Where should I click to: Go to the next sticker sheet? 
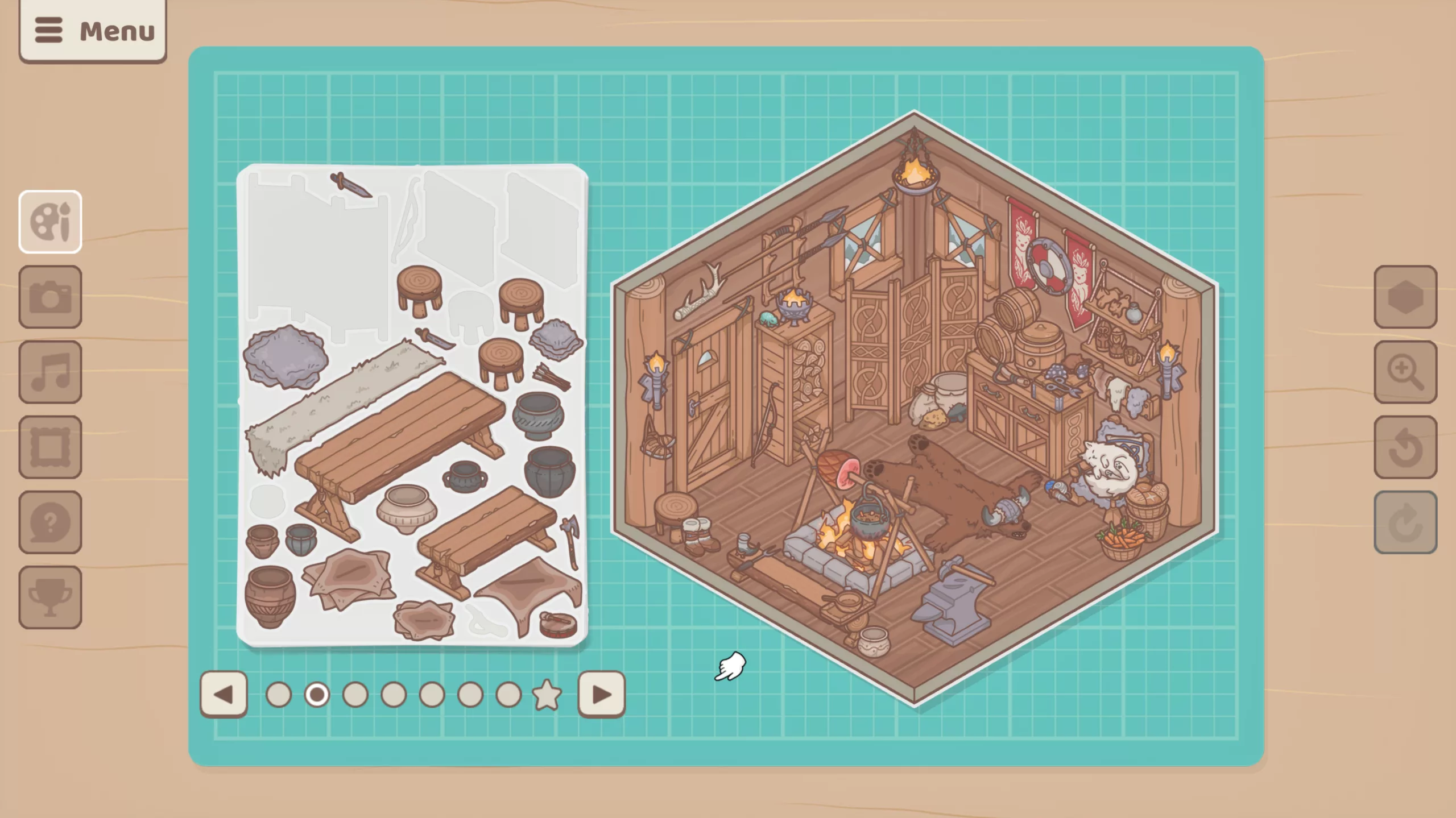coord(601,694)
